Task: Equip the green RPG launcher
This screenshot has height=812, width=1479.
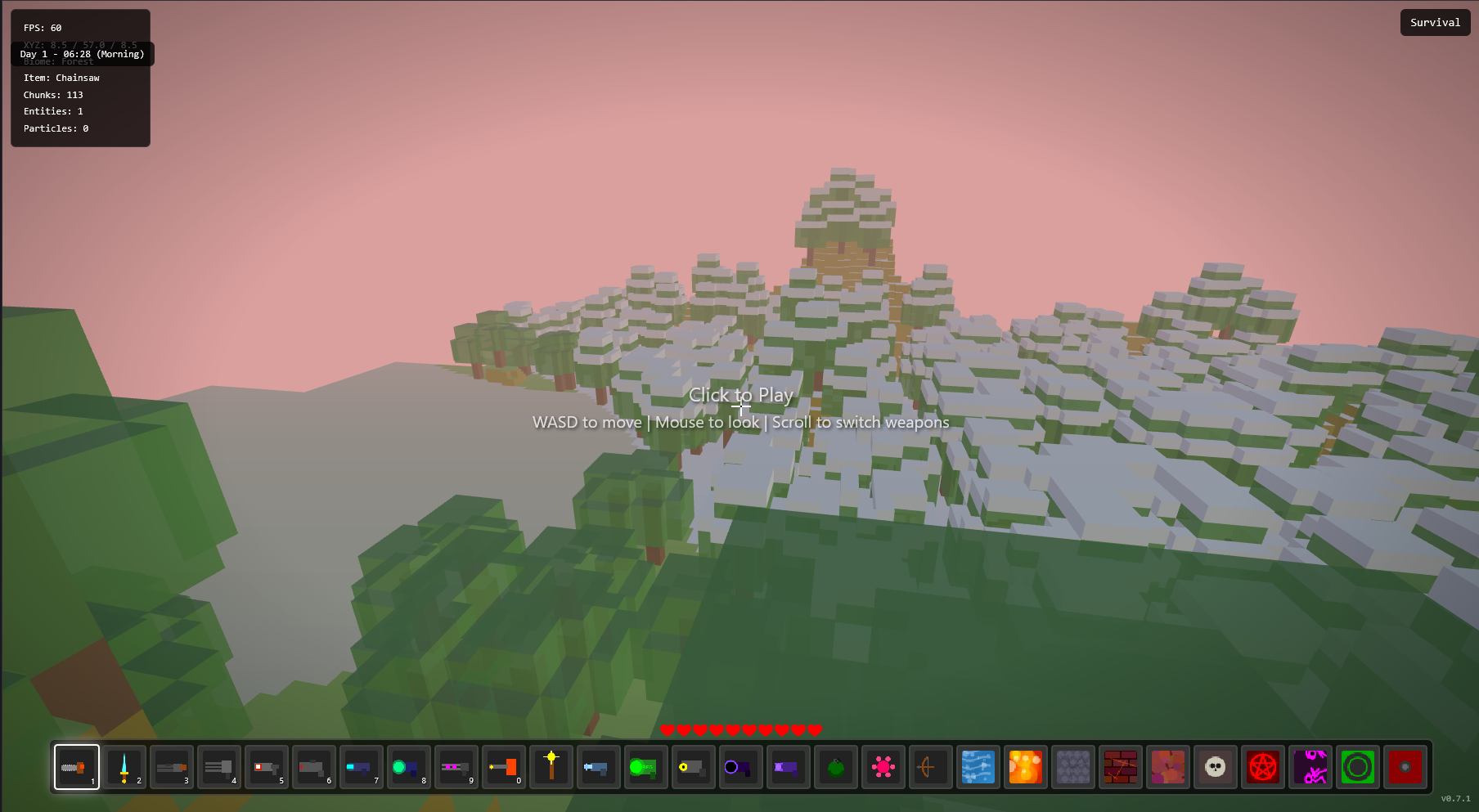Action: (x=645, y=767)
